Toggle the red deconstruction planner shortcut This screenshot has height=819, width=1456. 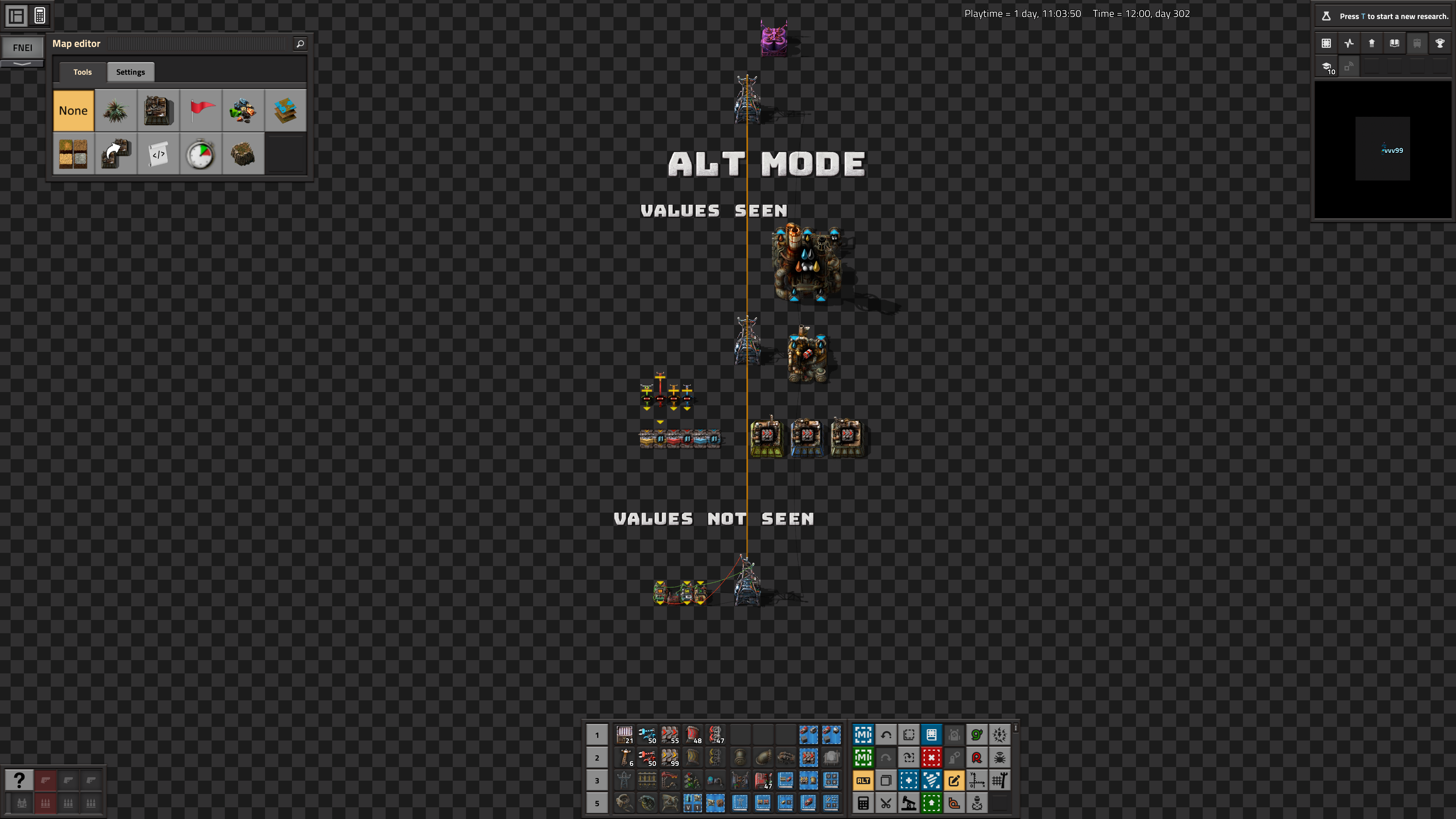pos(932,758)
